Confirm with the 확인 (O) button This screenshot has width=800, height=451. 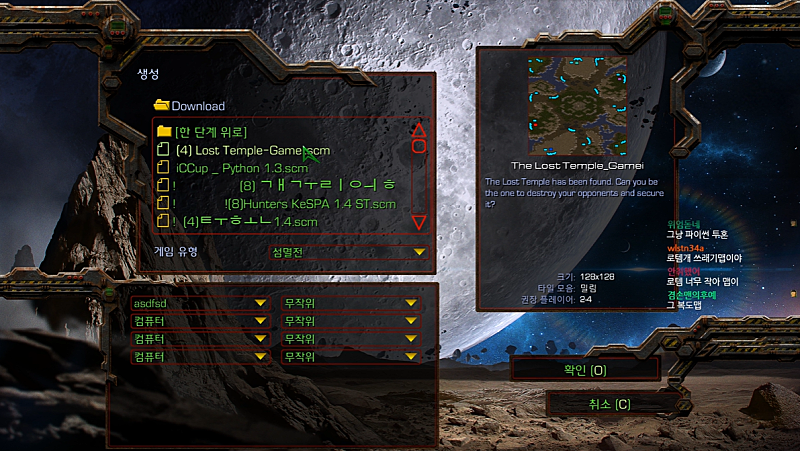tap(584, 370)
